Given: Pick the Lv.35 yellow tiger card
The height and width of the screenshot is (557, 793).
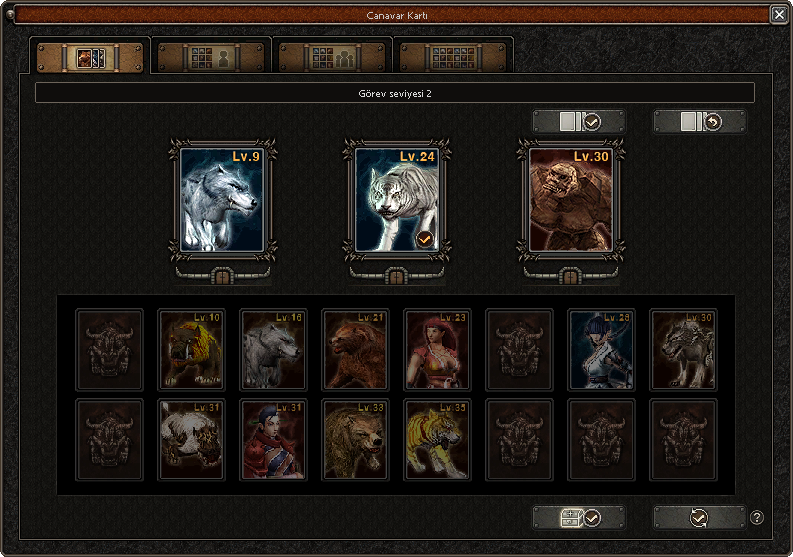Looking at the screenshot, I should 438,439.
